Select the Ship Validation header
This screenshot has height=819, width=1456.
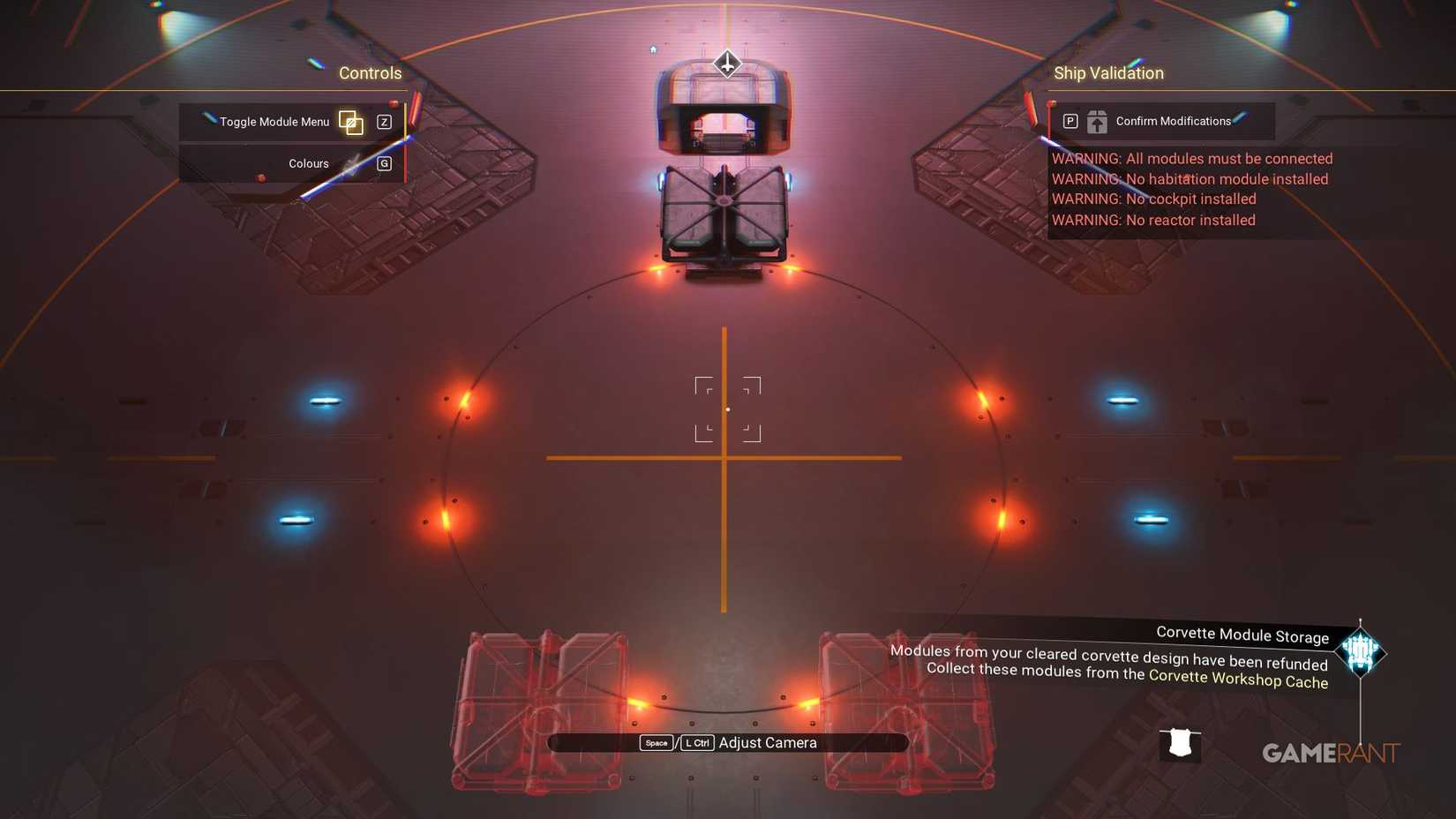[1108, 73]
